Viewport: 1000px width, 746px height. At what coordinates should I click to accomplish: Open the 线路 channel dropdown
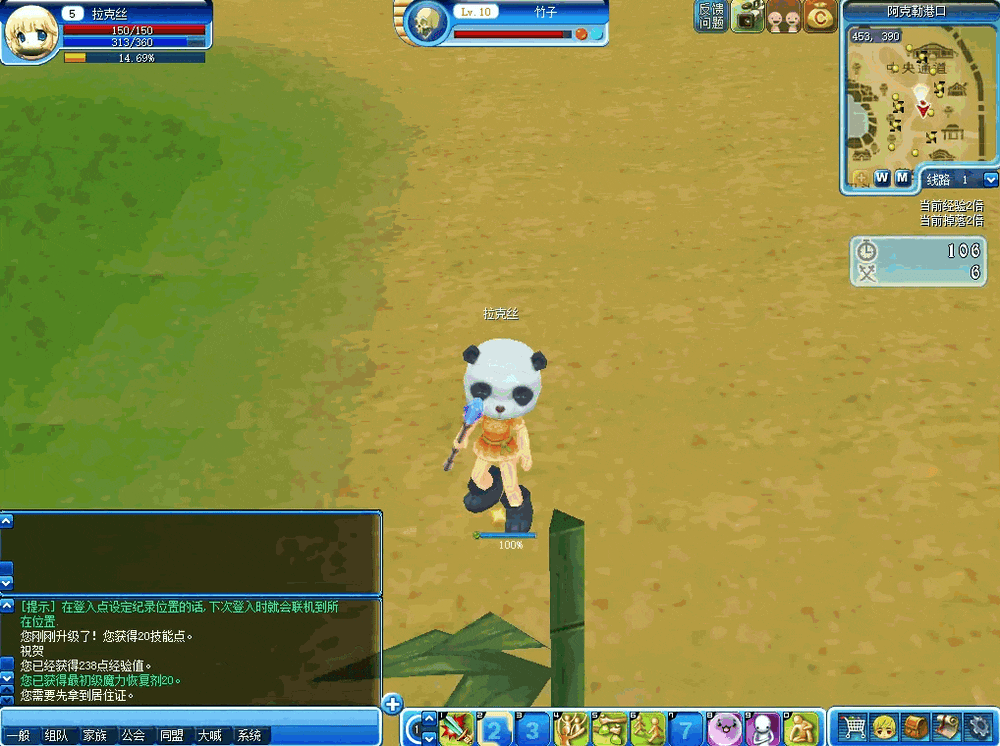(x=991, y=179)
